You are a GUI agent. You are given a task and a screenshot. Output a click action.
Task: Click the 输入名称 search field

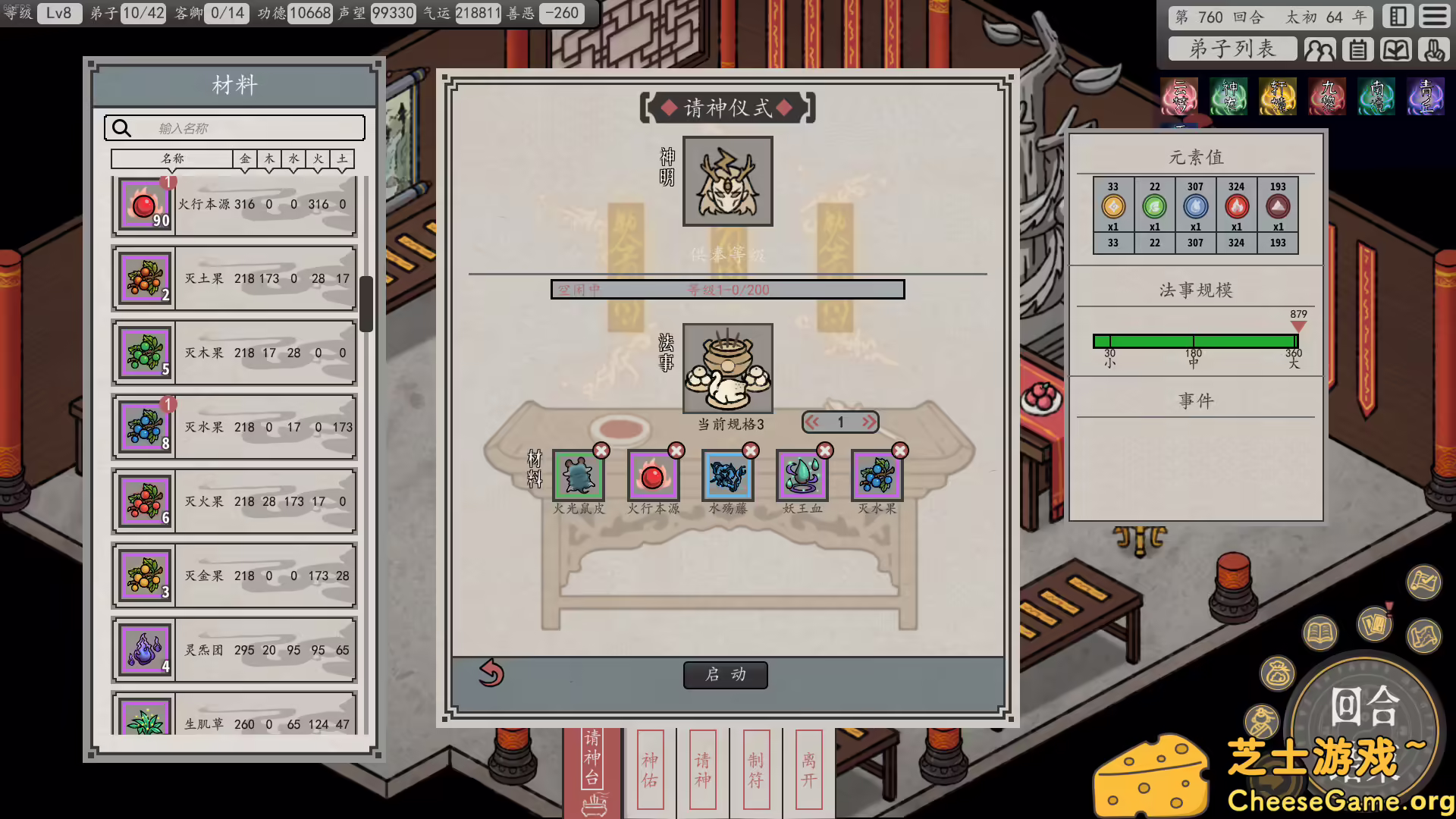(235, 127)
